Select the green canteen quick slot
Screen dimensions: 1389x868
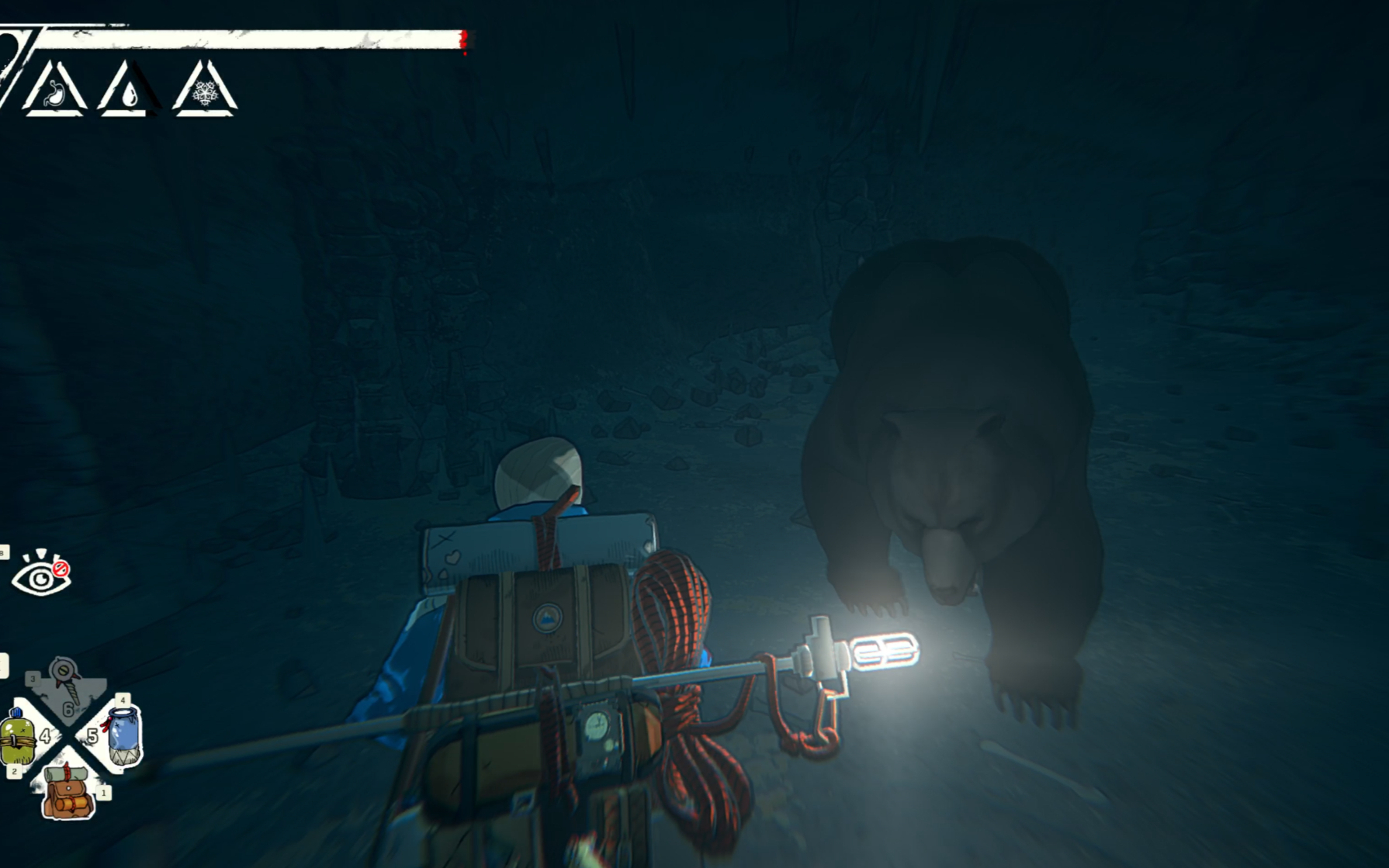(x=19, y=738)
